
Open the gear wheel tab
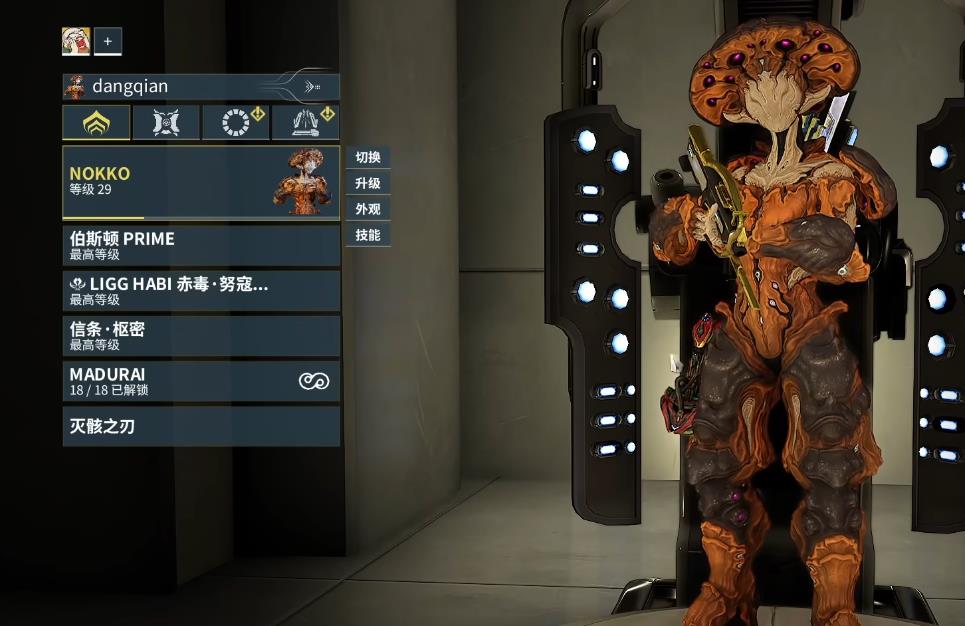pos(236,123)
